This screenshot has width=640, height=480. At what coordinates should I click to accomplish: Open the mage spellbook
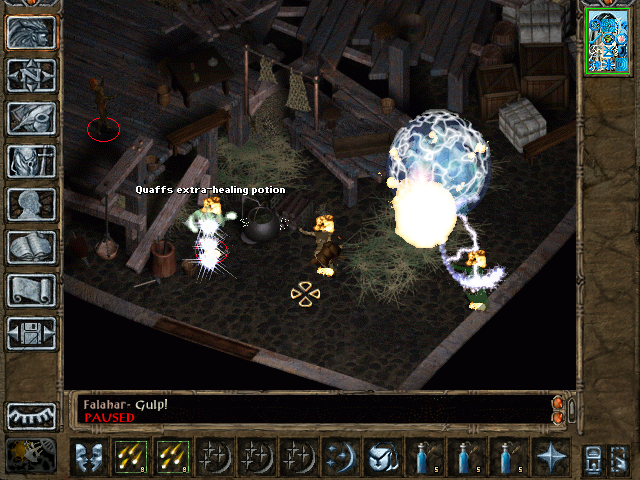31,247
